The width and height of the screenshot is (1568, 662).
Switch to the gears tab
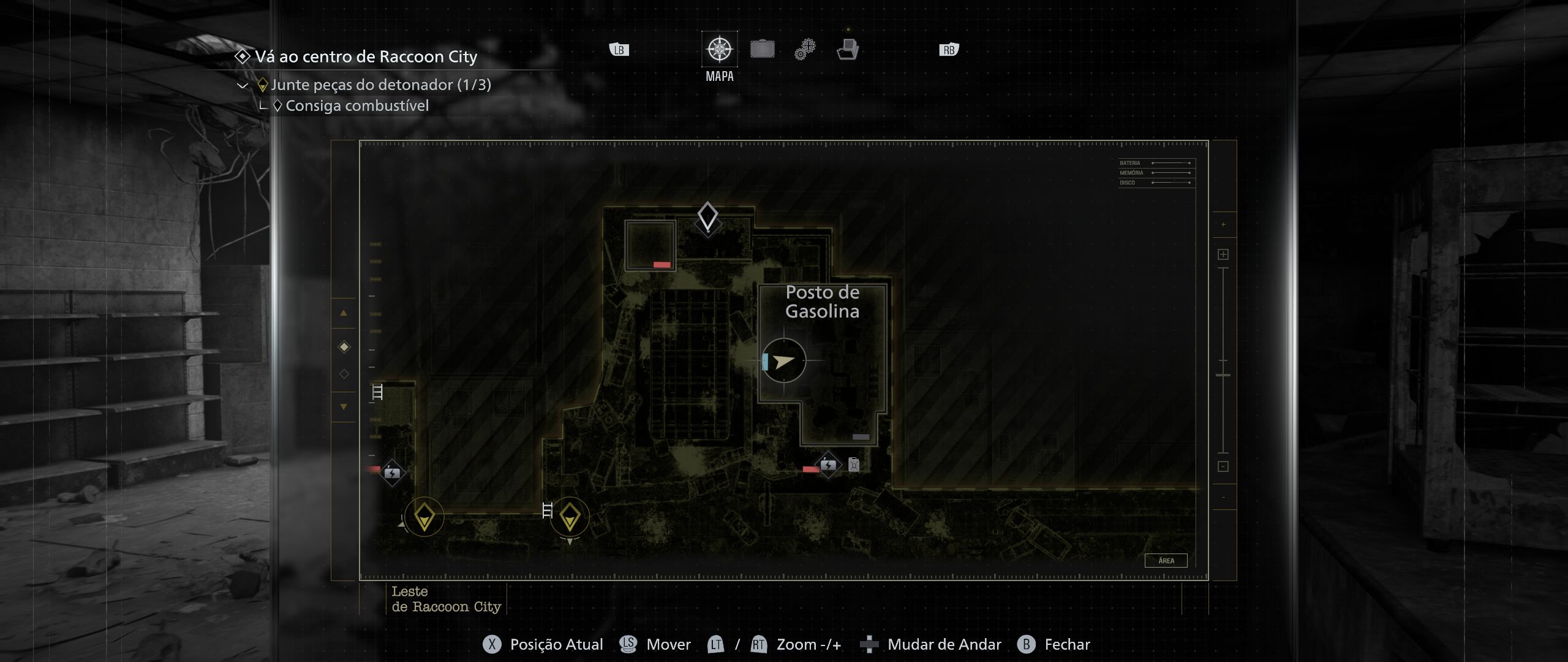pyautogui.click(x=805, y=49)
